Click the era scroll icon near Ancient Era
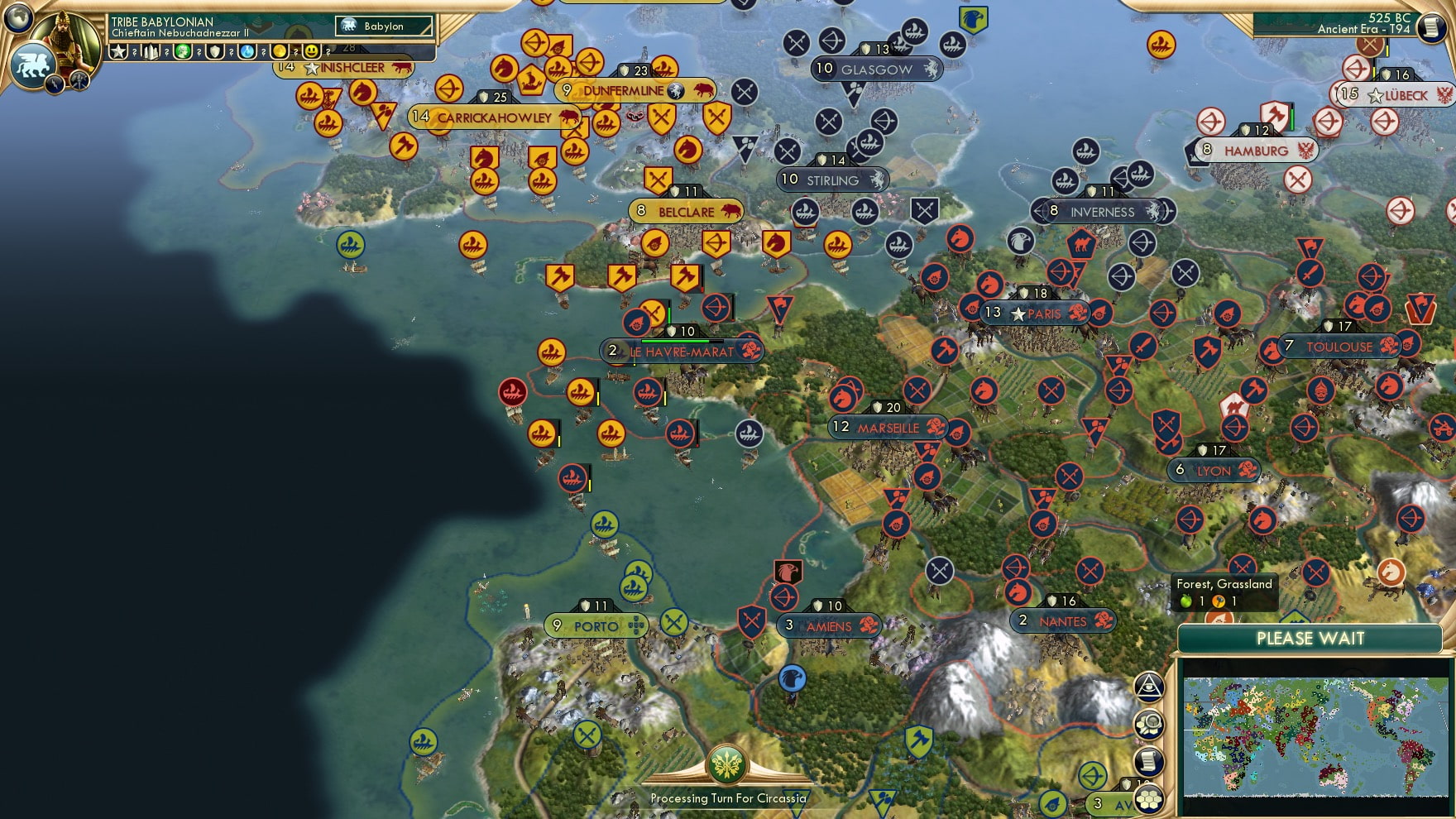This screenshot has width=1456, height=819. pos(1431,26)
